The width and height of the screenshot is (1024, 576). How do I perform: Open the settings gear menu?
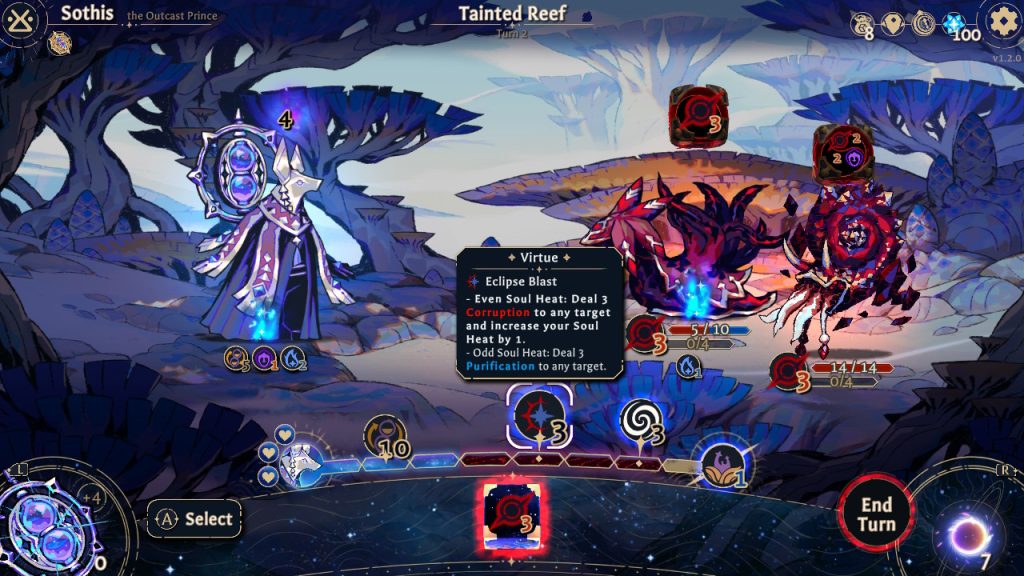(1001, 20)
